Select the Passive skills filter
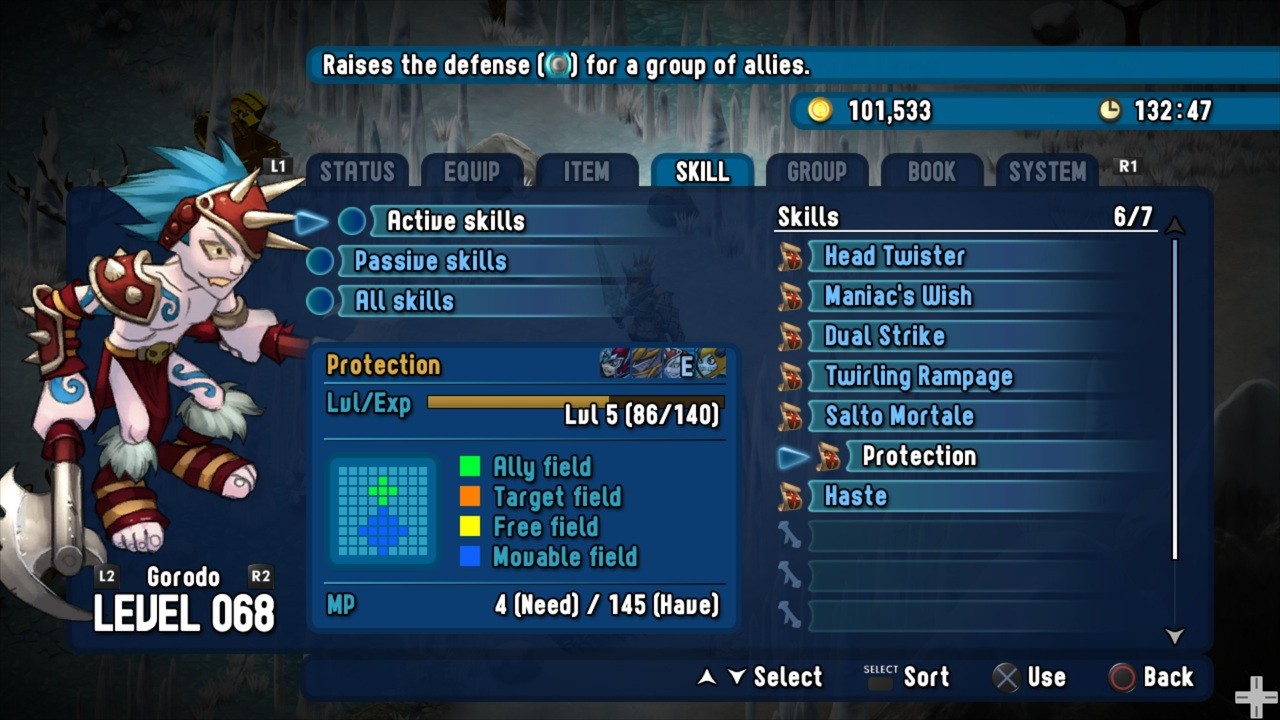Viewport: 1280px width, 720px height. (x=430, y=261)
